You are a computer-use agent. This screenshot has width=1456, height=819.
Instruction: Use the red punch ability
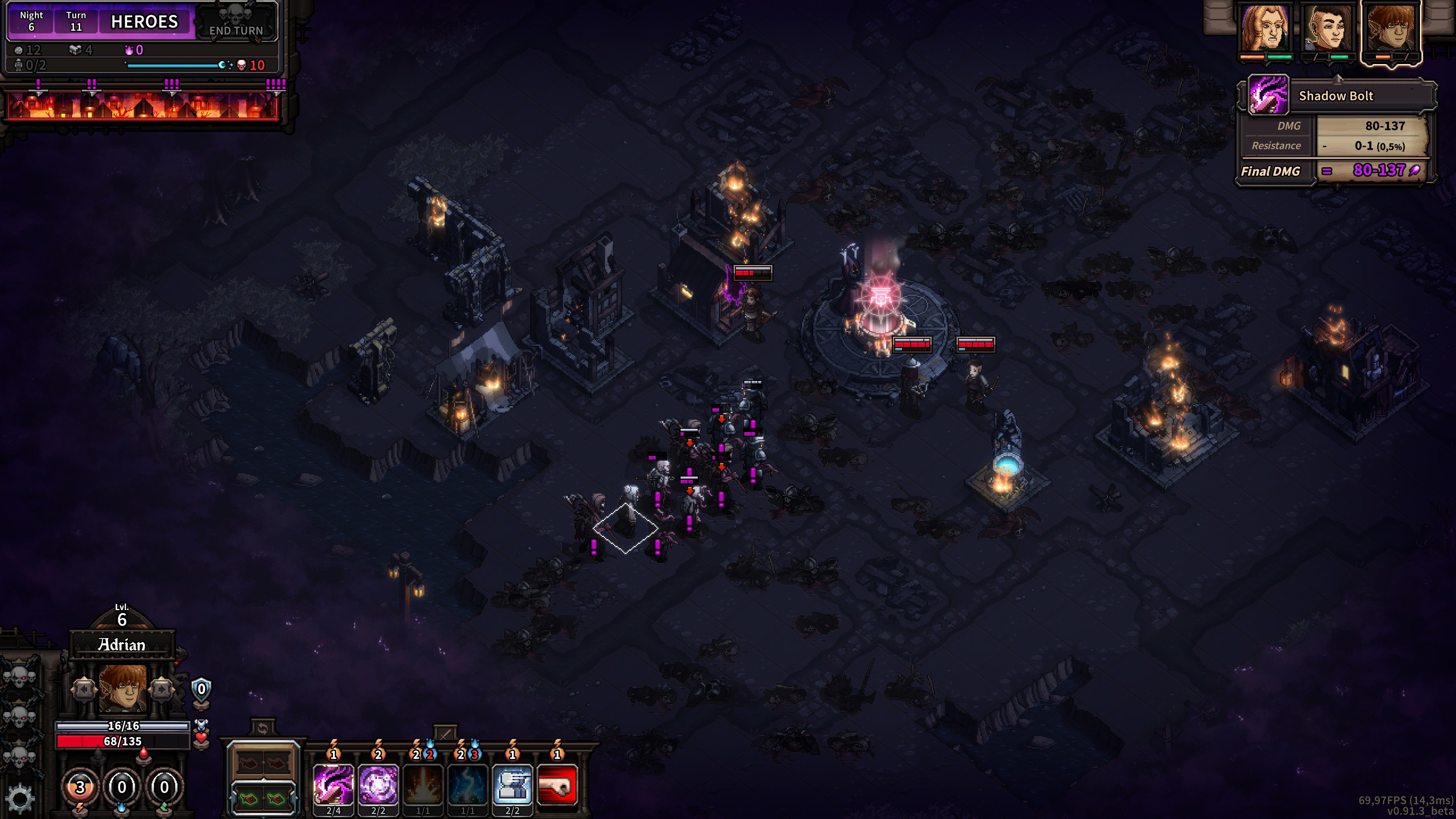pos(557,784)
